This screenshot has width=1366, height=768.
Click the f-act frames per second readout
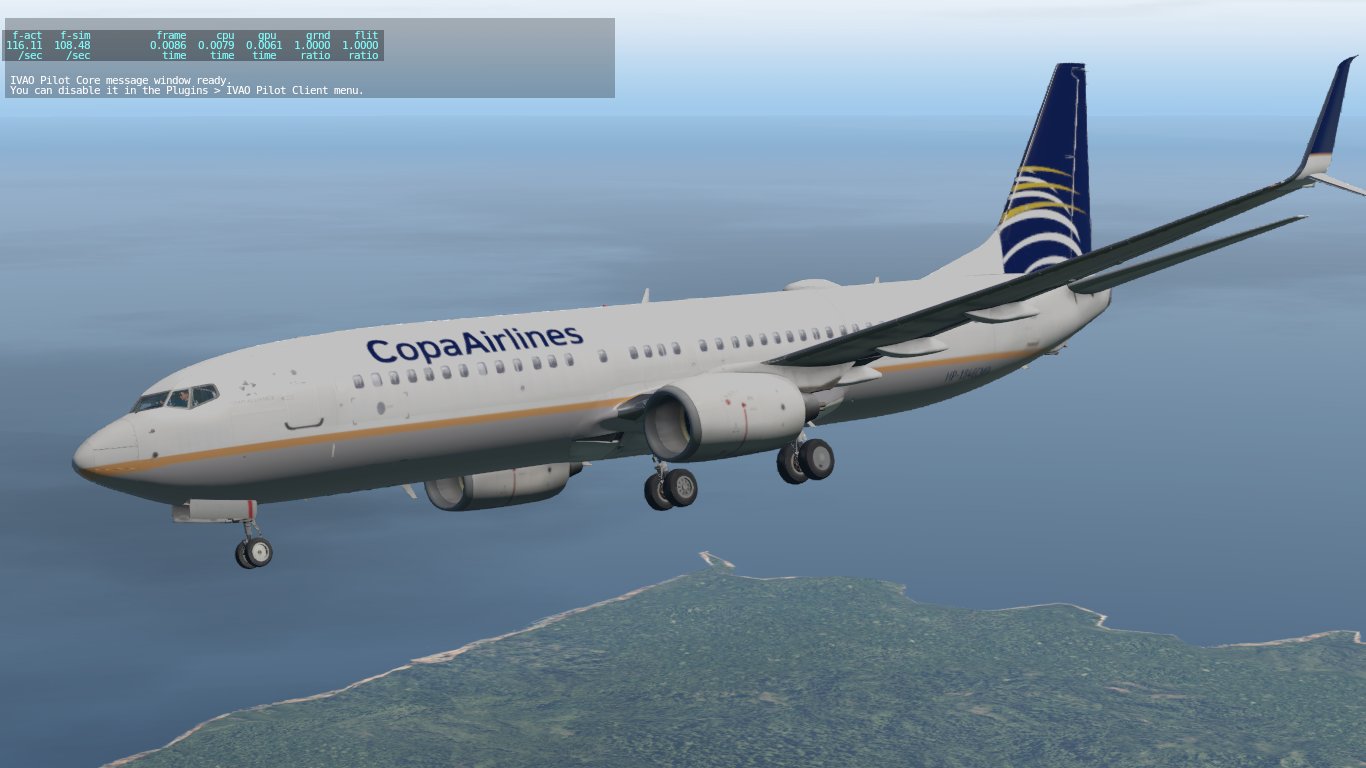point(25,43)
